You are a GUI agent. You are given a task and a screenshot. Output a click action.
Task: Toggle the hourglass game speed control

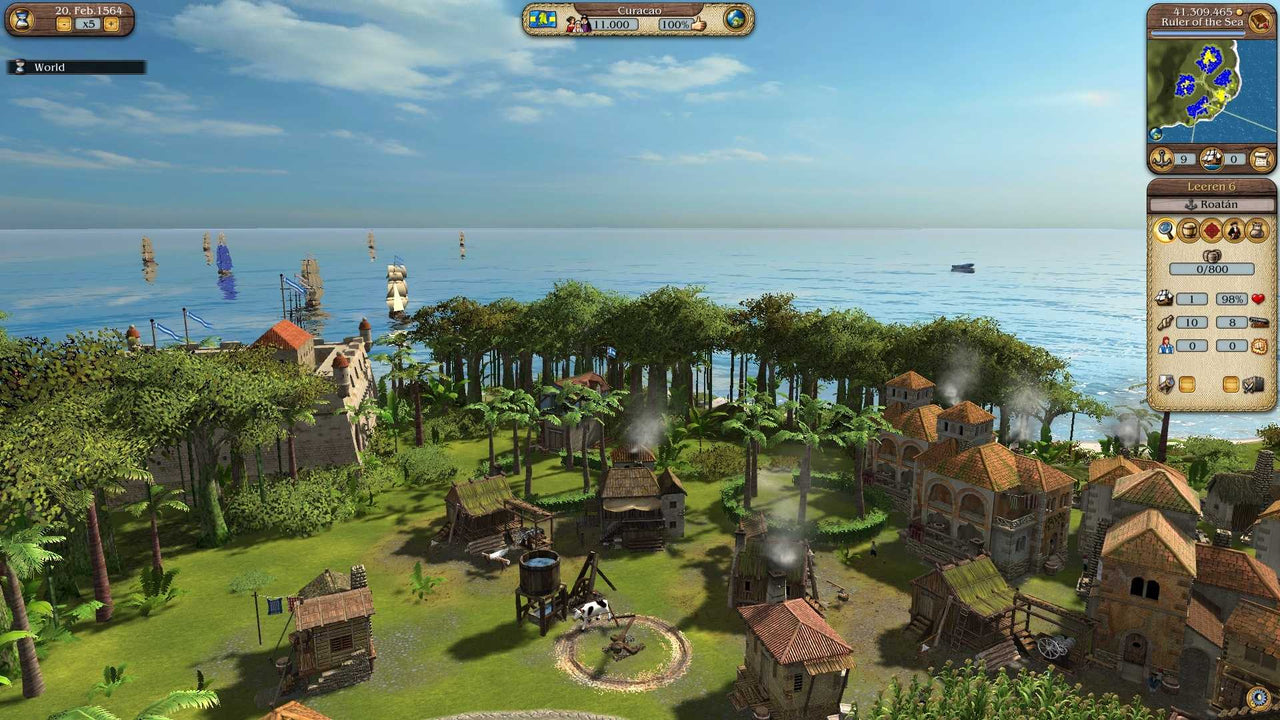coord(22,21)
